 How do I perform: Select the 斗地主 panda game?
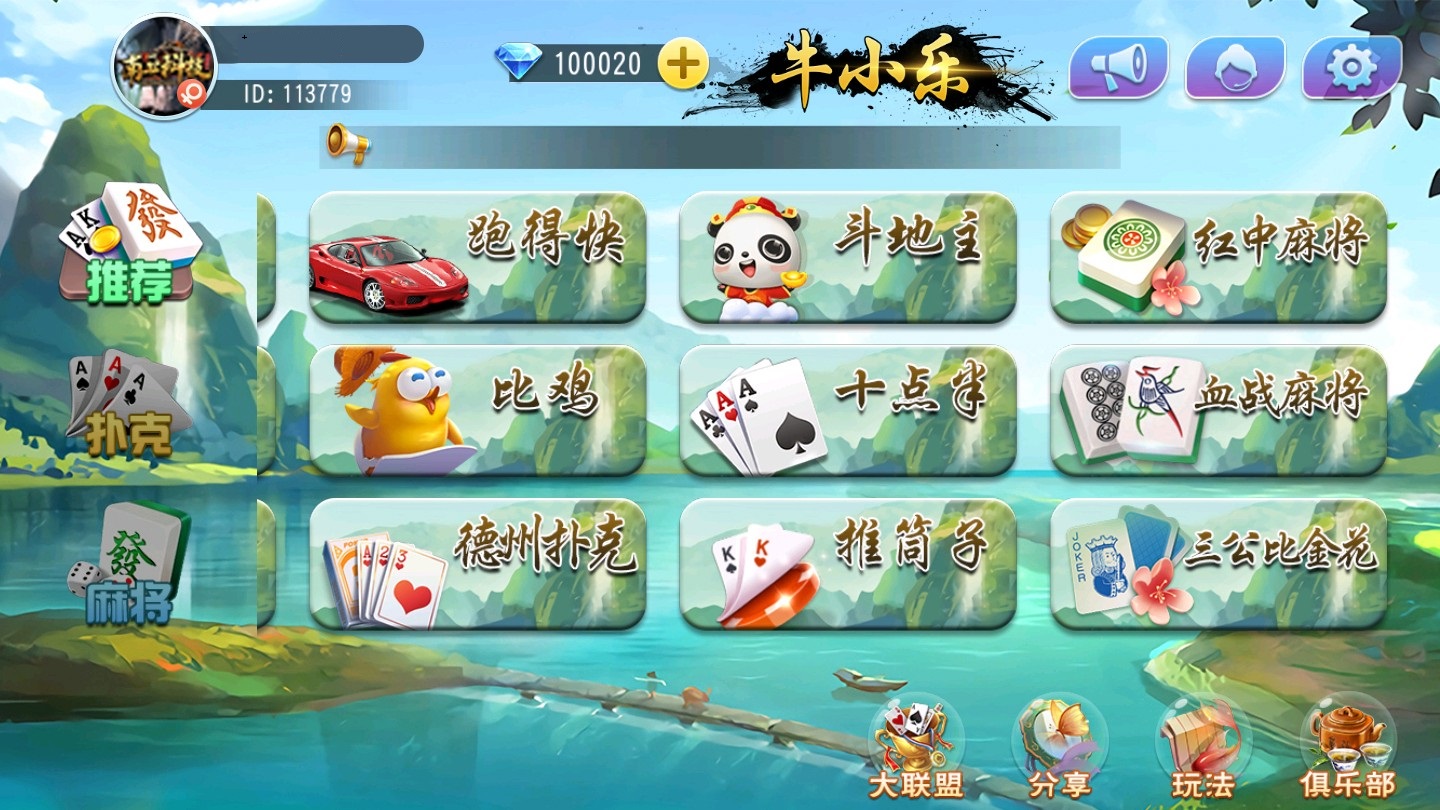[x=848, y=257]
